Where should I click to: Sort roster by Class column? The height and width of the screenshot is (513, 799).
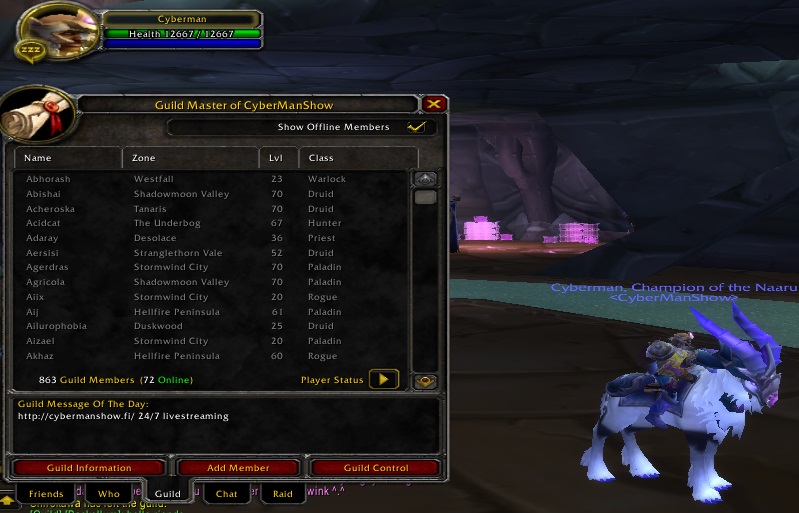[x=357, y=158]
